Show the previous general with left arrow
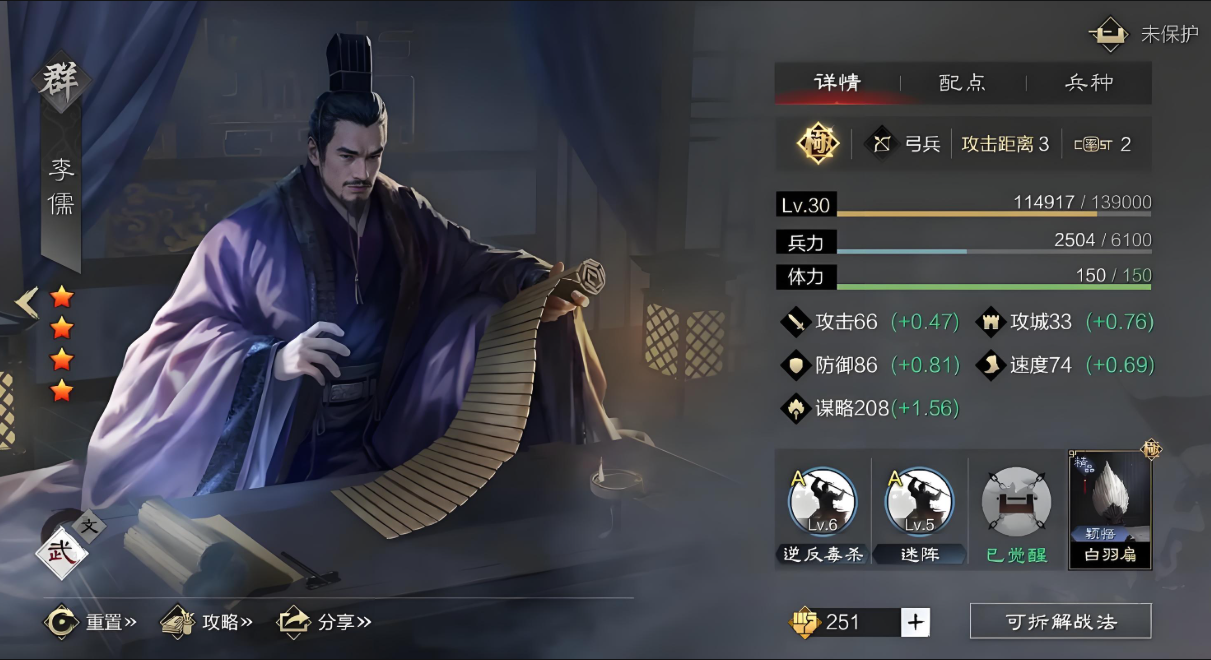1211x660 pixels. pos(27,302)
